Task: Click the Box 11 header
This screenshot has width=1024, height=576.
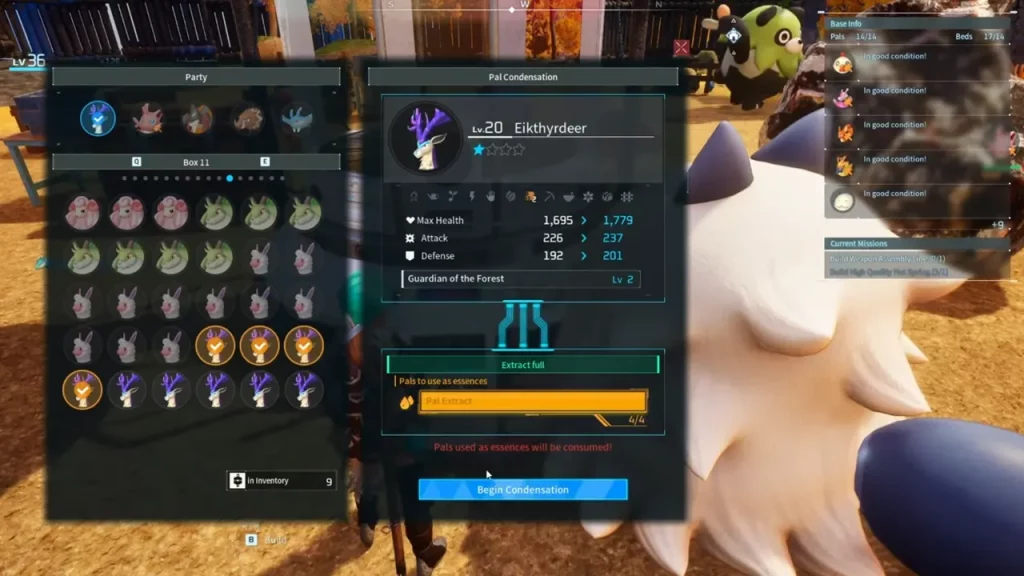Action: (x=196, y=161)
